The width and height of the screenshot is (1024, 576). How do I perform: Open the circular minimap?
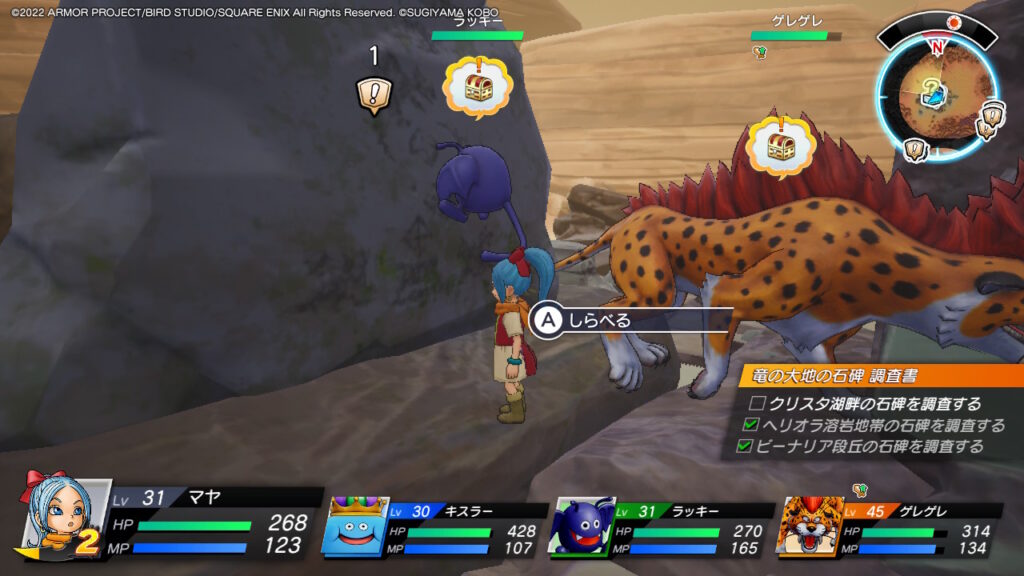[934, 94]
